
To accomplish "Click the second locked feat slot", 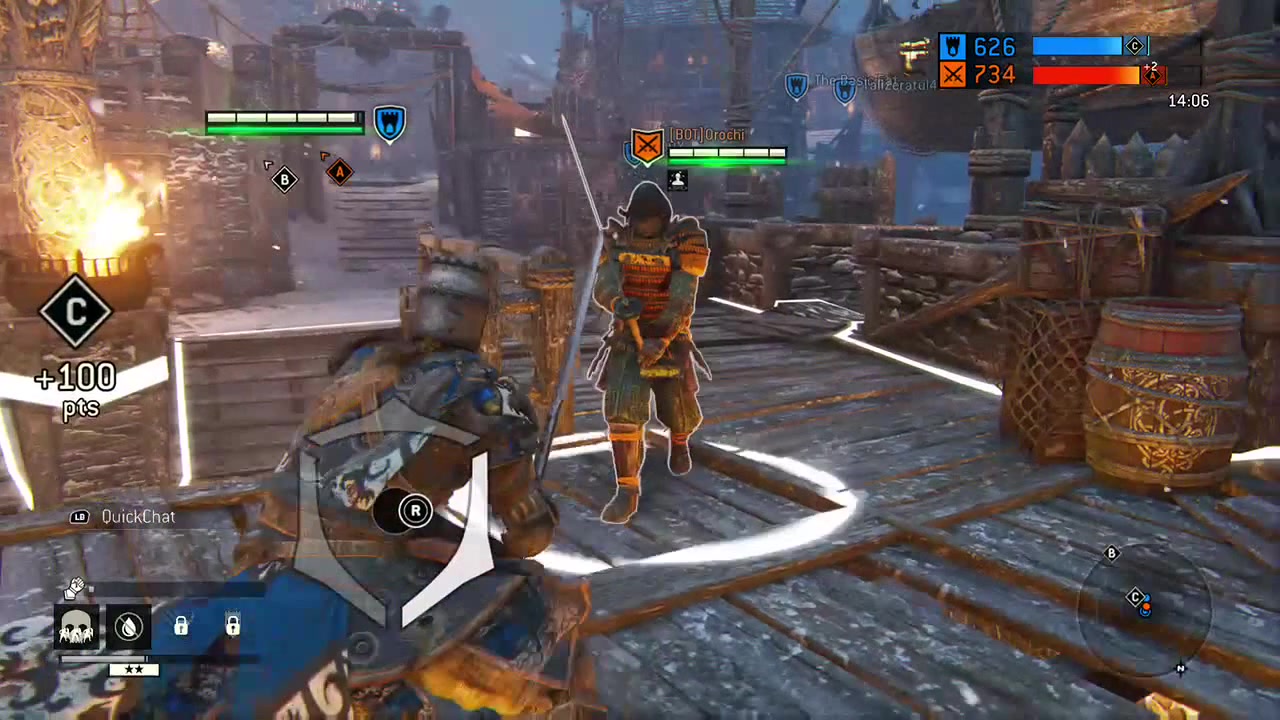I will click(231, 626).
